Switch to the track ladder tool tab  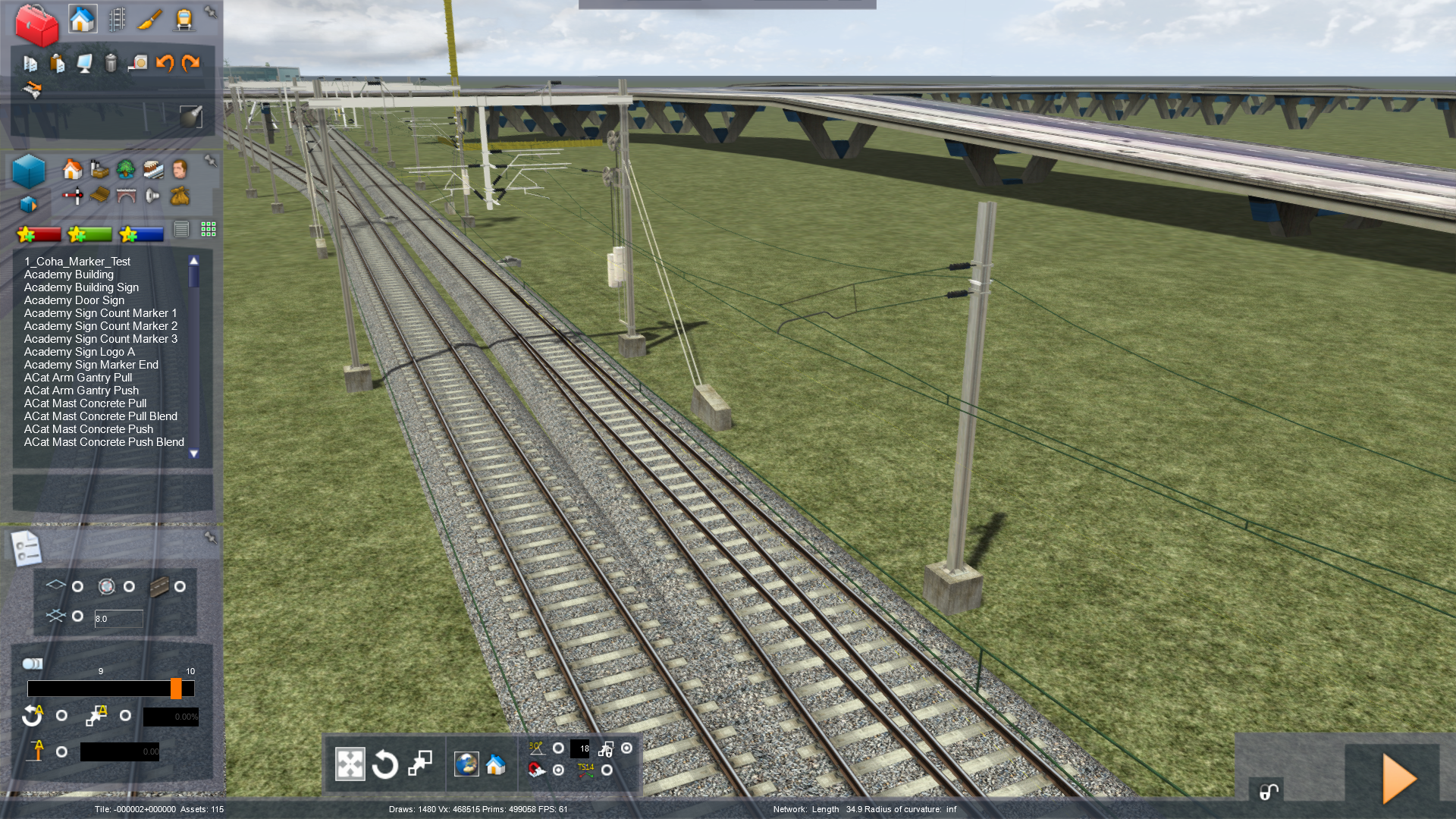point(117,20)
